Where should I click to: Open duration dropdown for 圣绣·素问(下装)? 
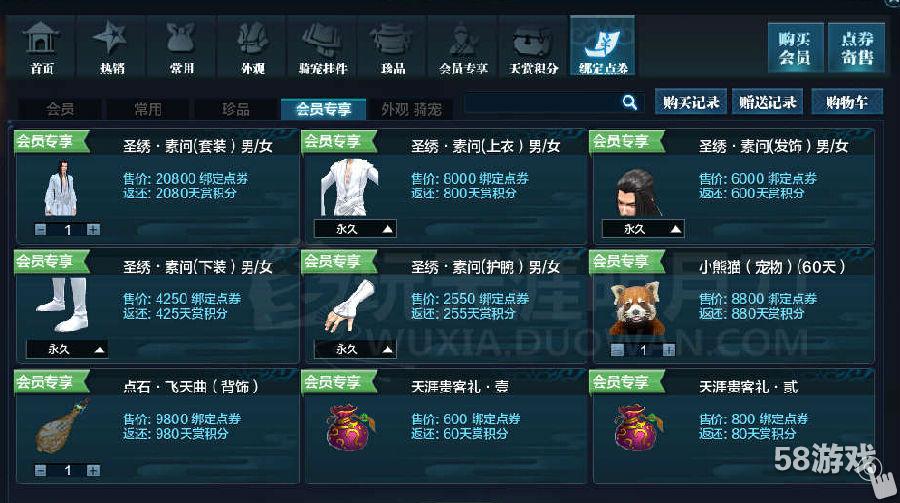[67, 350]
